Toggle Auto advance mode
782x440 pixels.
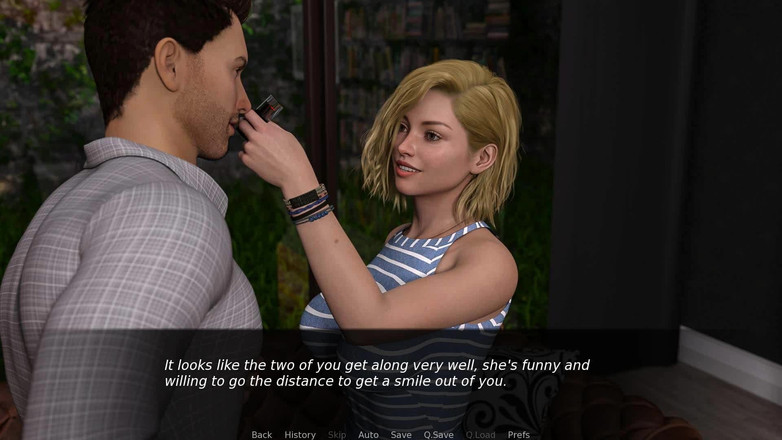[x=368, y=435]
